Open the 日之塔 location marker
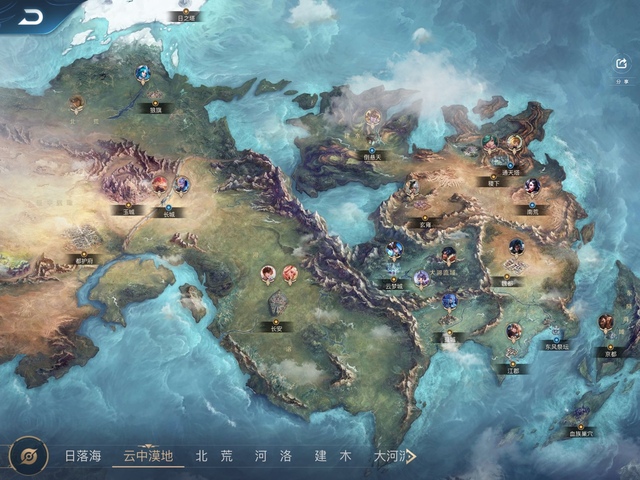 click(x=186, y=17)
